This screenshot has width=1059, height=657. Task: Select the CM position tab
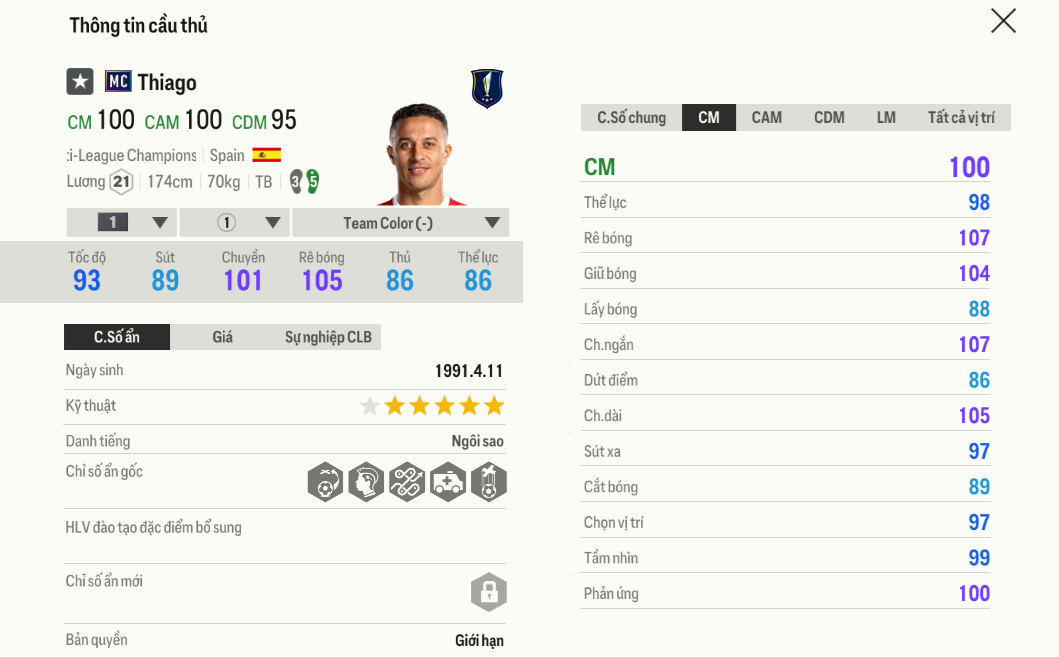coord(709,118)
